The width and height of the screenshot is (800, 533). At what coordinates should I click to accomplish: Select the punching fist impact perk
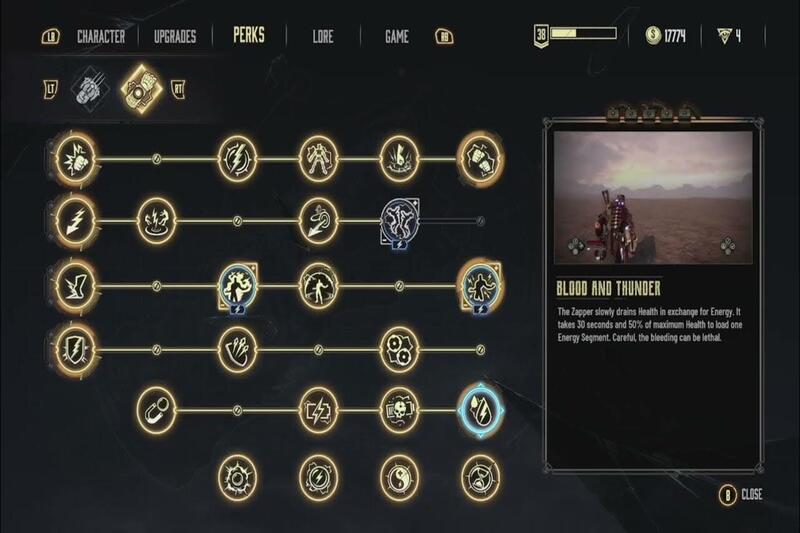tap(75, 159)
